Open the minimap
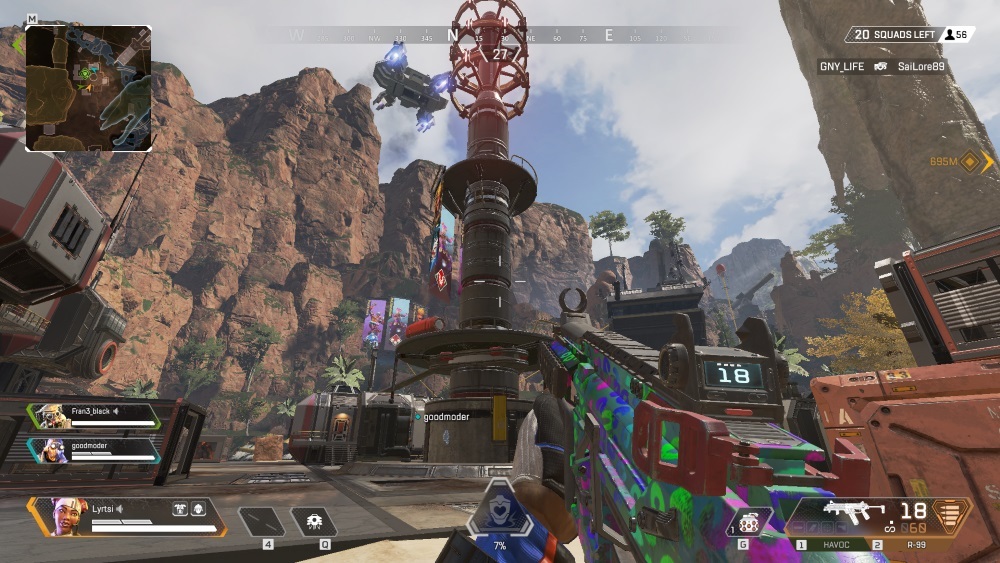Image resolution: width=1000 pixels, height=563 pixels. click(88, 88)
